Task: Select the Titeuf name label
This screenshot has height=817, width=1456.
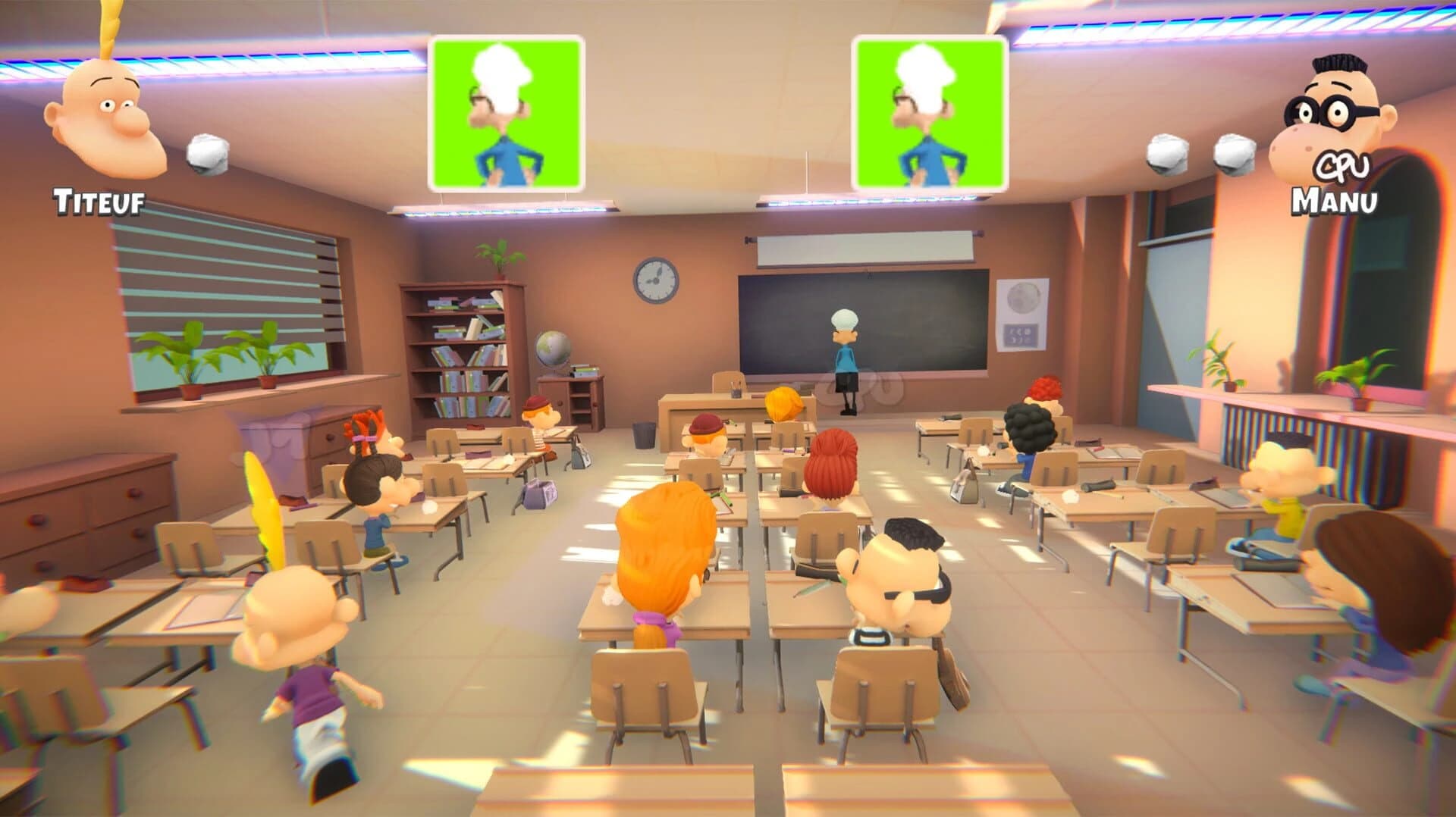Action: click(x=99, y=199)
